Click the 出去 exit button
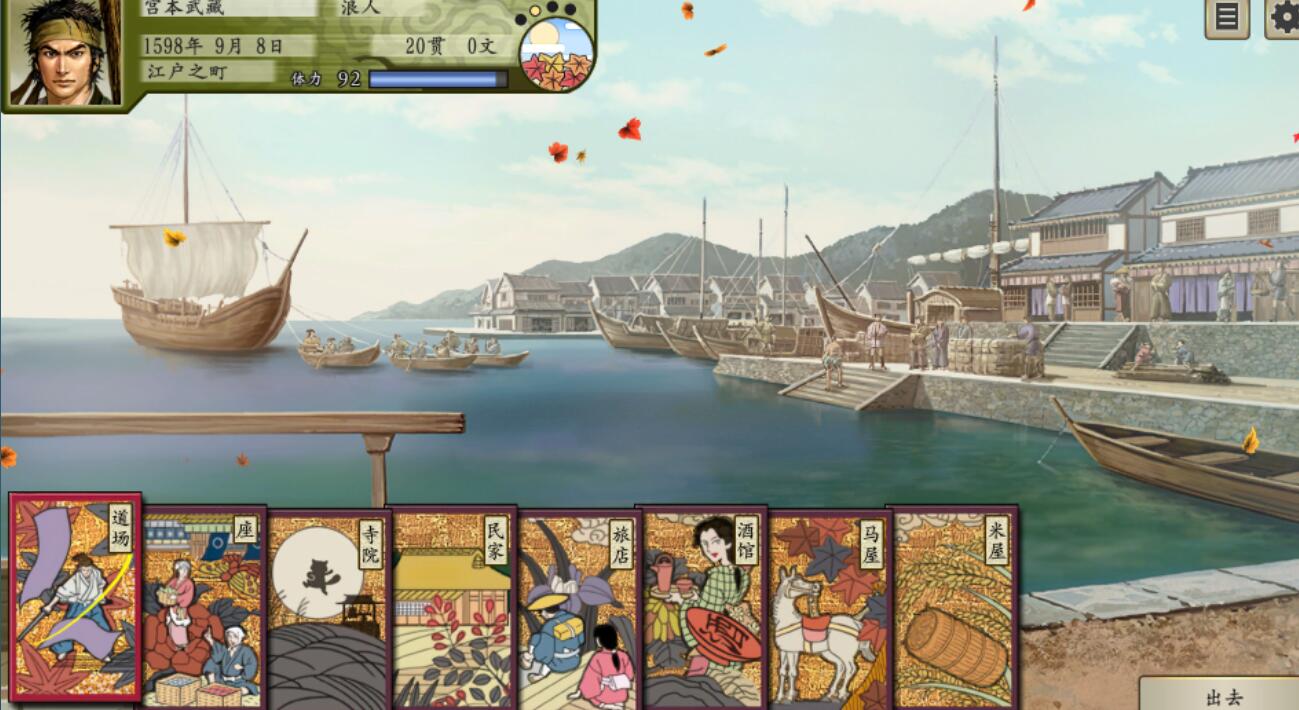Image resolution: width=1299 pixels, height=710 pixels. pos(1223,696)
